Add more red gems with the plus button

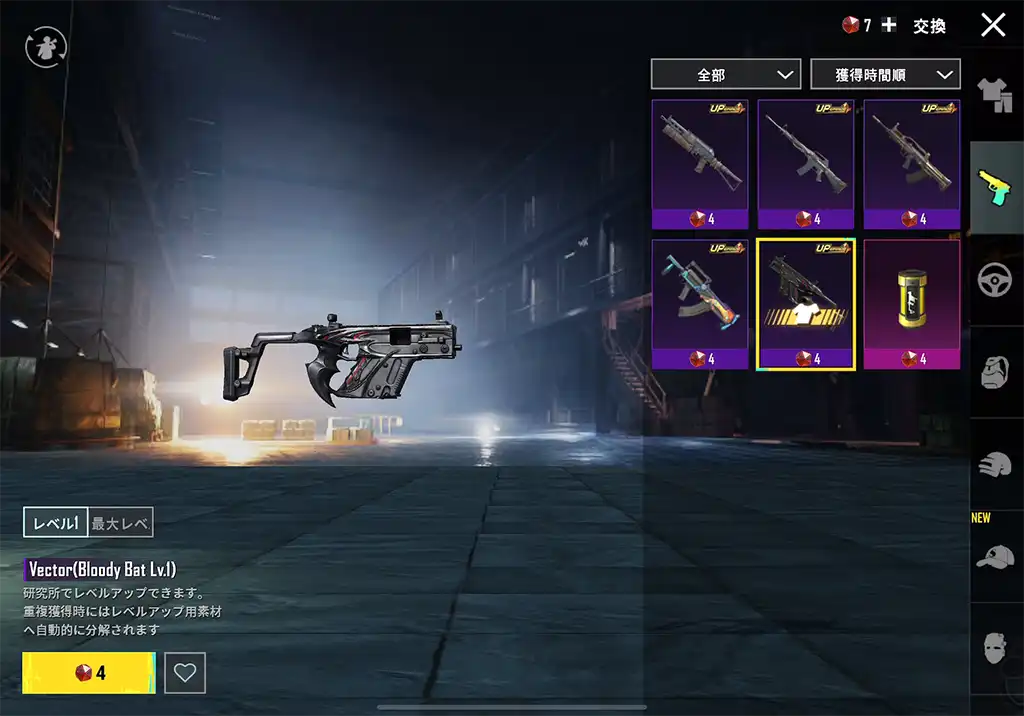pos(889,25)
